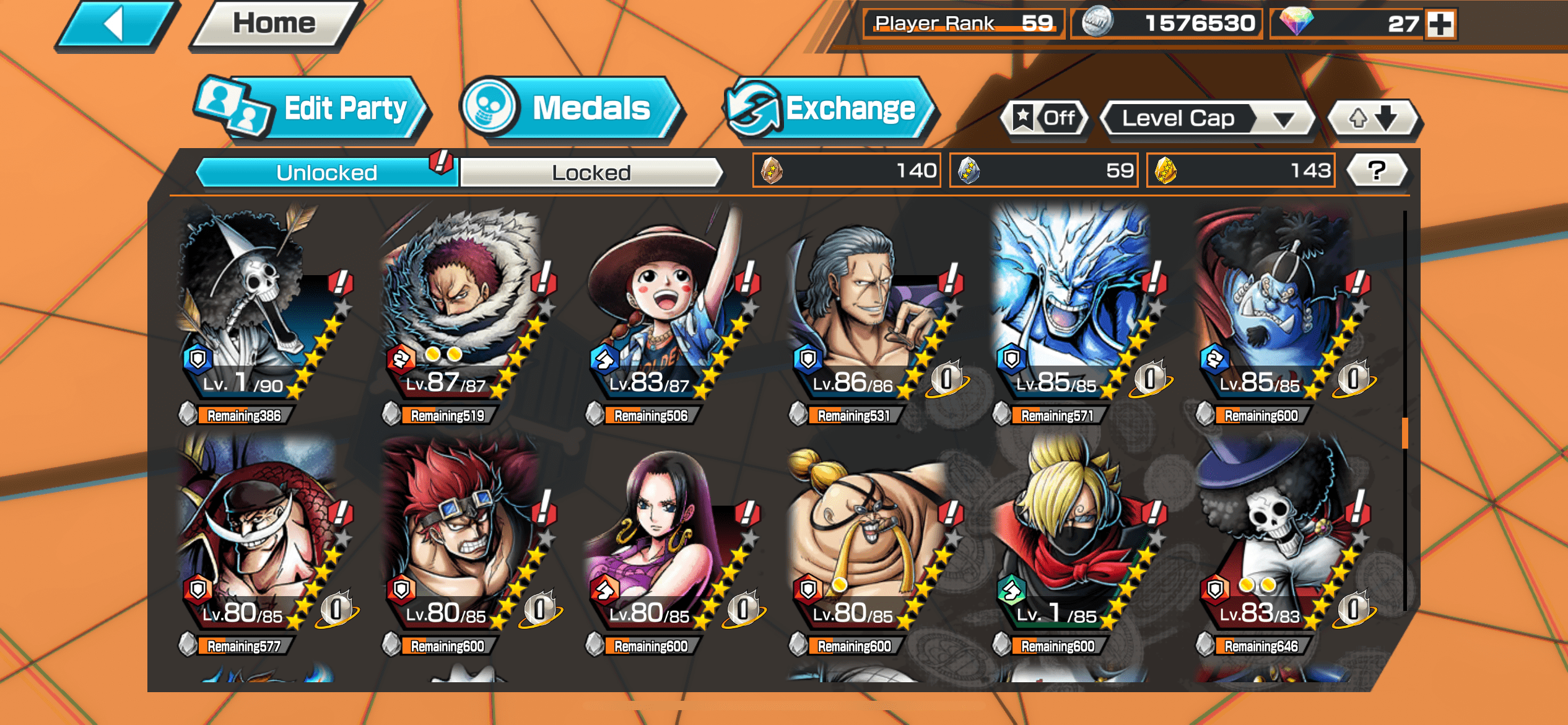Open the Level Cap sort dropdown
Viewport: 1568px width, 725px height.
click(x=1207, y=118)
